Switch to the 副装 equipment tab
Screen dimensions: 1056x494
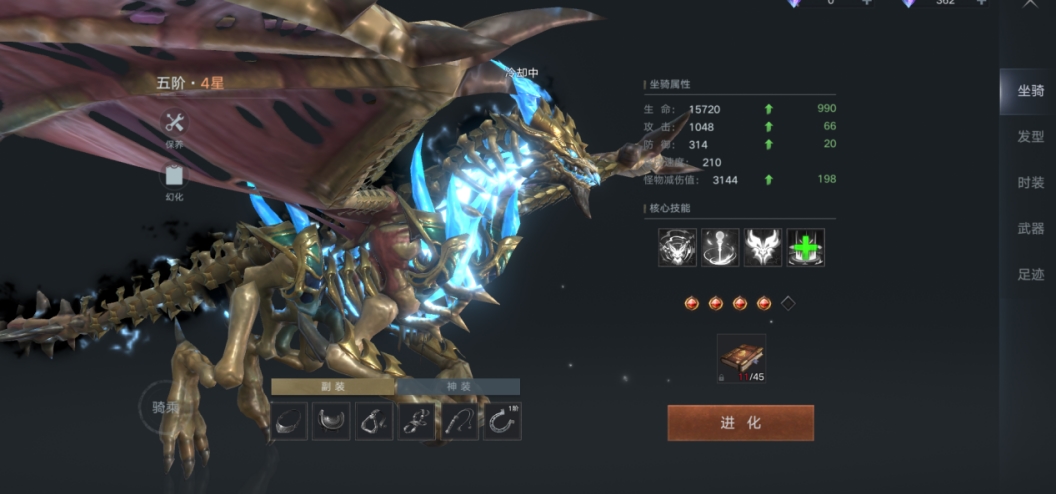pyautogui.click(x=333, y=387)
